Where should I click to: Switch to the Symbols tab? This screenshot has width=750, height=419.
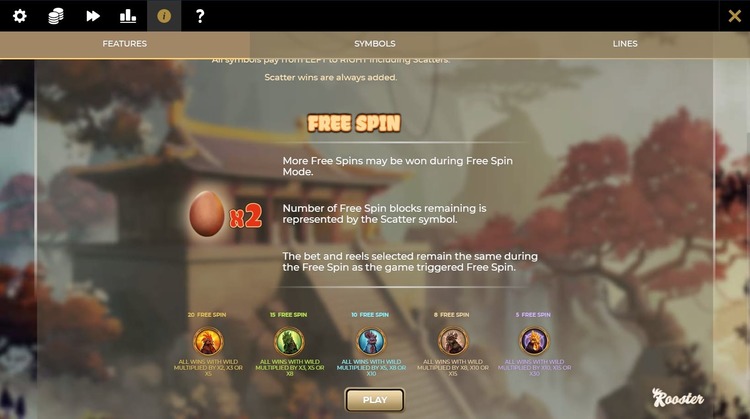(x=375, y=44)
